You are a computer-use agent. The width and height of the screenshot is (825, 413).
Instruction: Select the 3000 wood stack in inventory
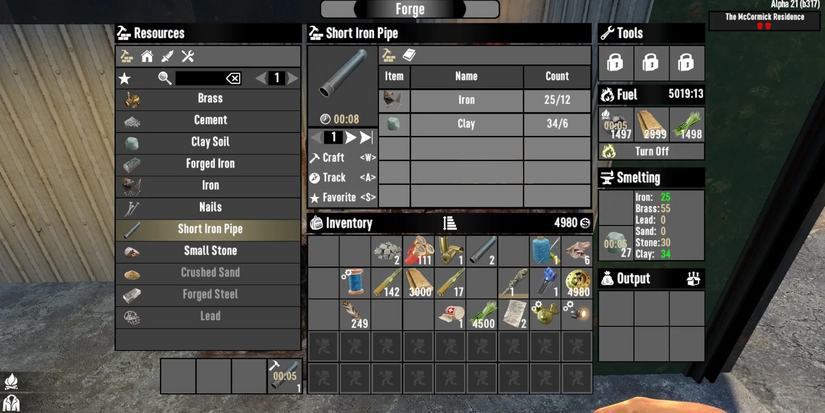pyautogui.click(x=419, y=282)
